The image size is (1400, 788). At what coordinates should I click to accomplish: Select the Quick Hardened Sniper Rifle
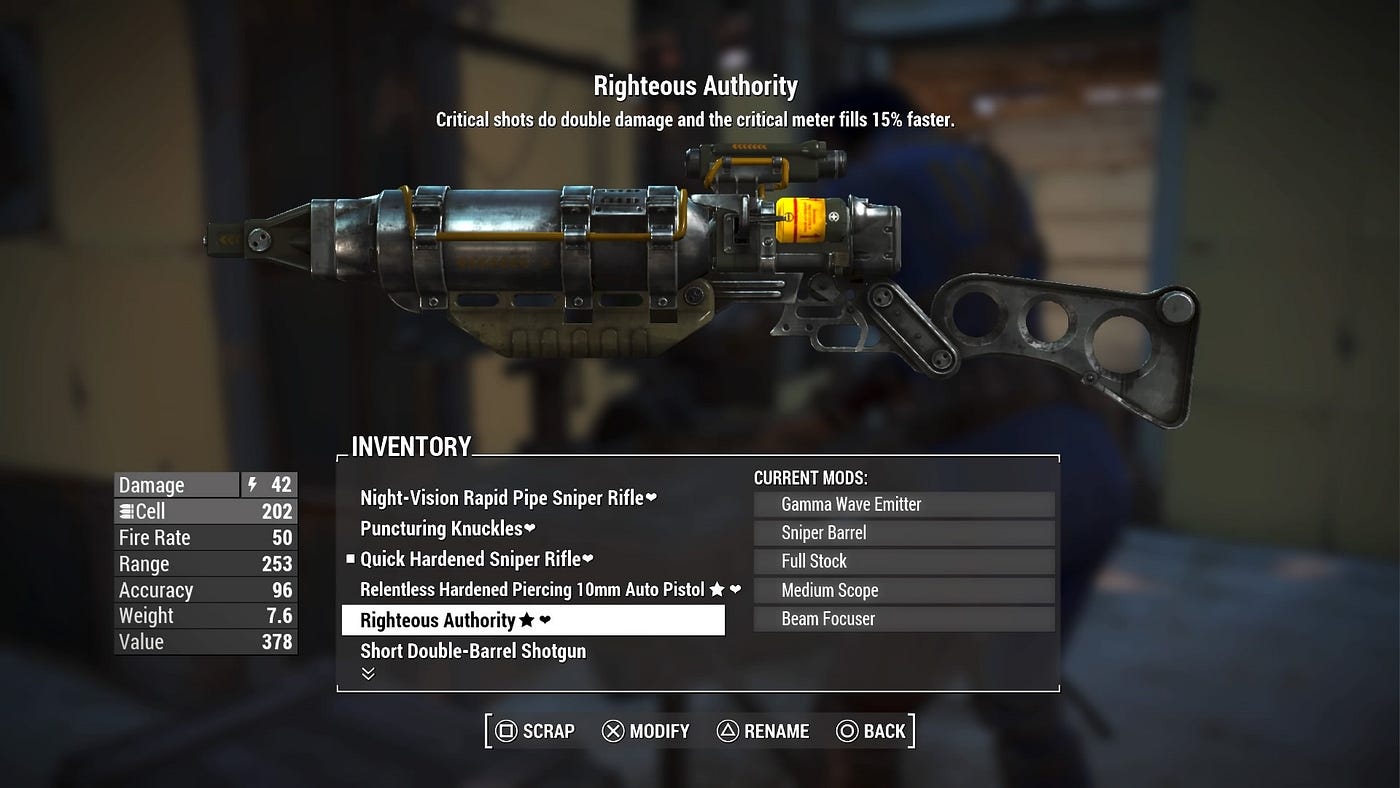pos(477,559)
